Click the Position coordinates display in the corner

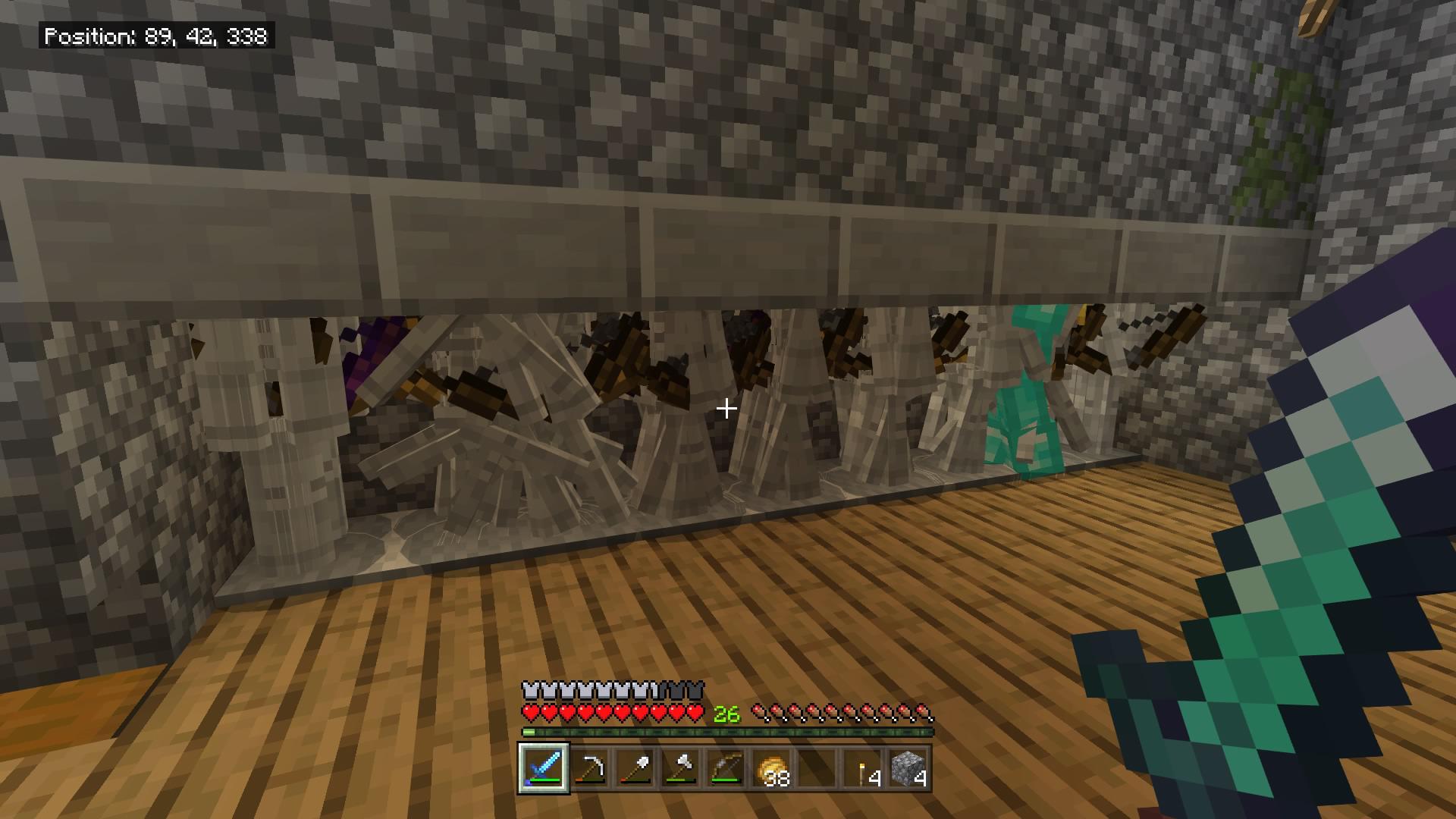(155, 34)
